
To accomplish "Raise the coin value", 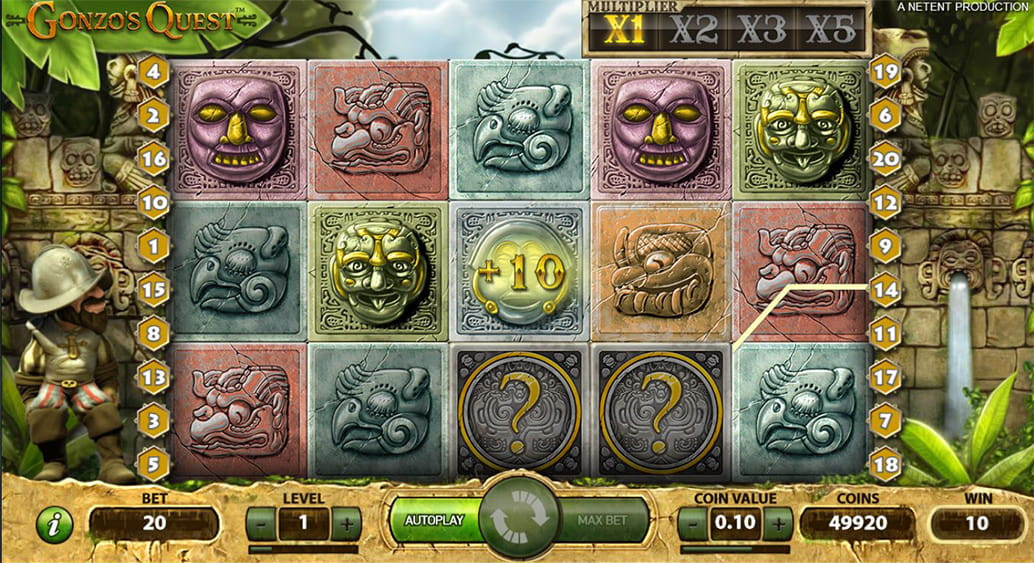I will 778,522.
